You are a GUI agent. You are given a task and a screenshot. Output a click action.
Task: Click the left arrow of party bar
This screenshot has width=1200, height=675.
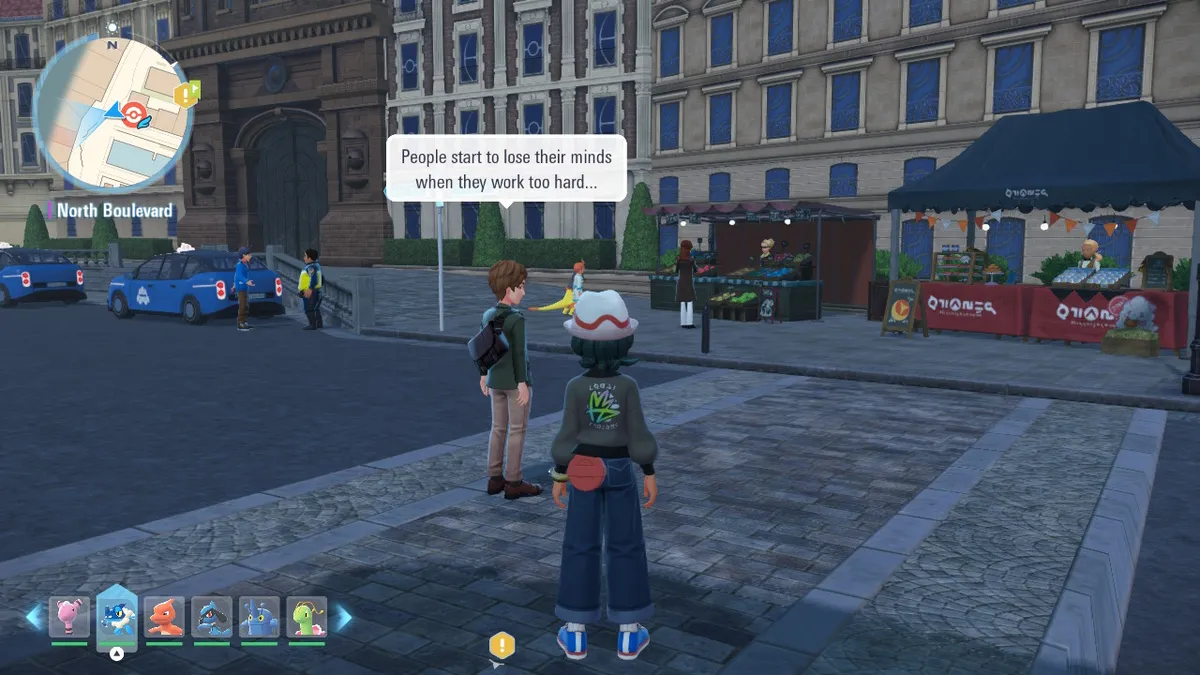click(x=34, y=617)
